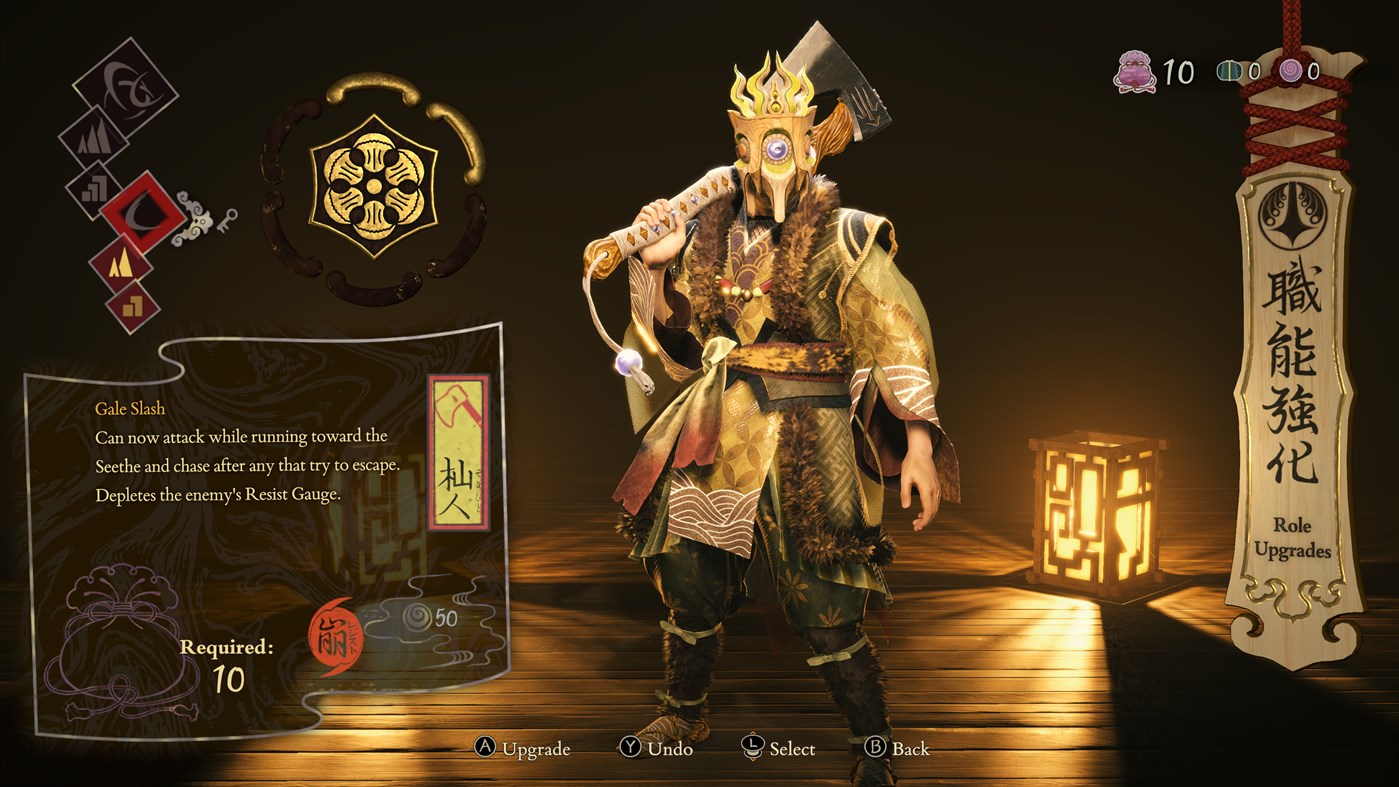The image size is (1399, 787).
Task: Click Back to exit Role Upgrades
Action: pos(897,748)
